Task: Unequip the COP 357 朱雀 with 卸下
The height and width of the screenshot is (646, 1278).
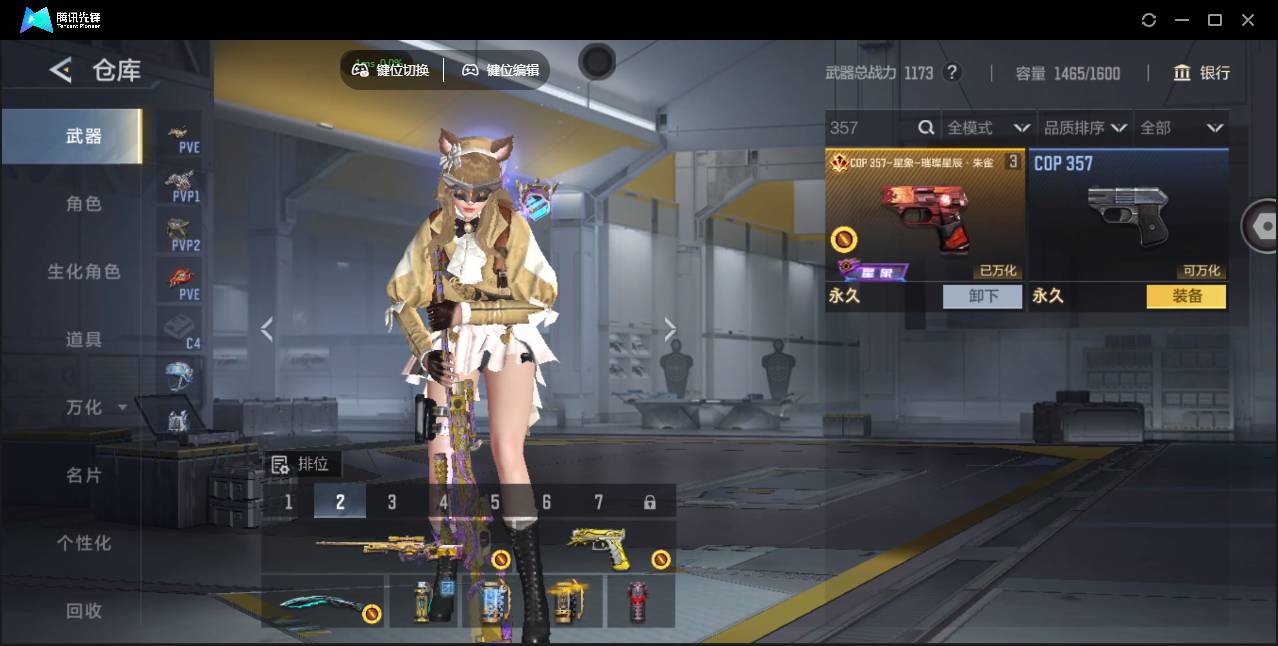Action: tap(983, 297)
